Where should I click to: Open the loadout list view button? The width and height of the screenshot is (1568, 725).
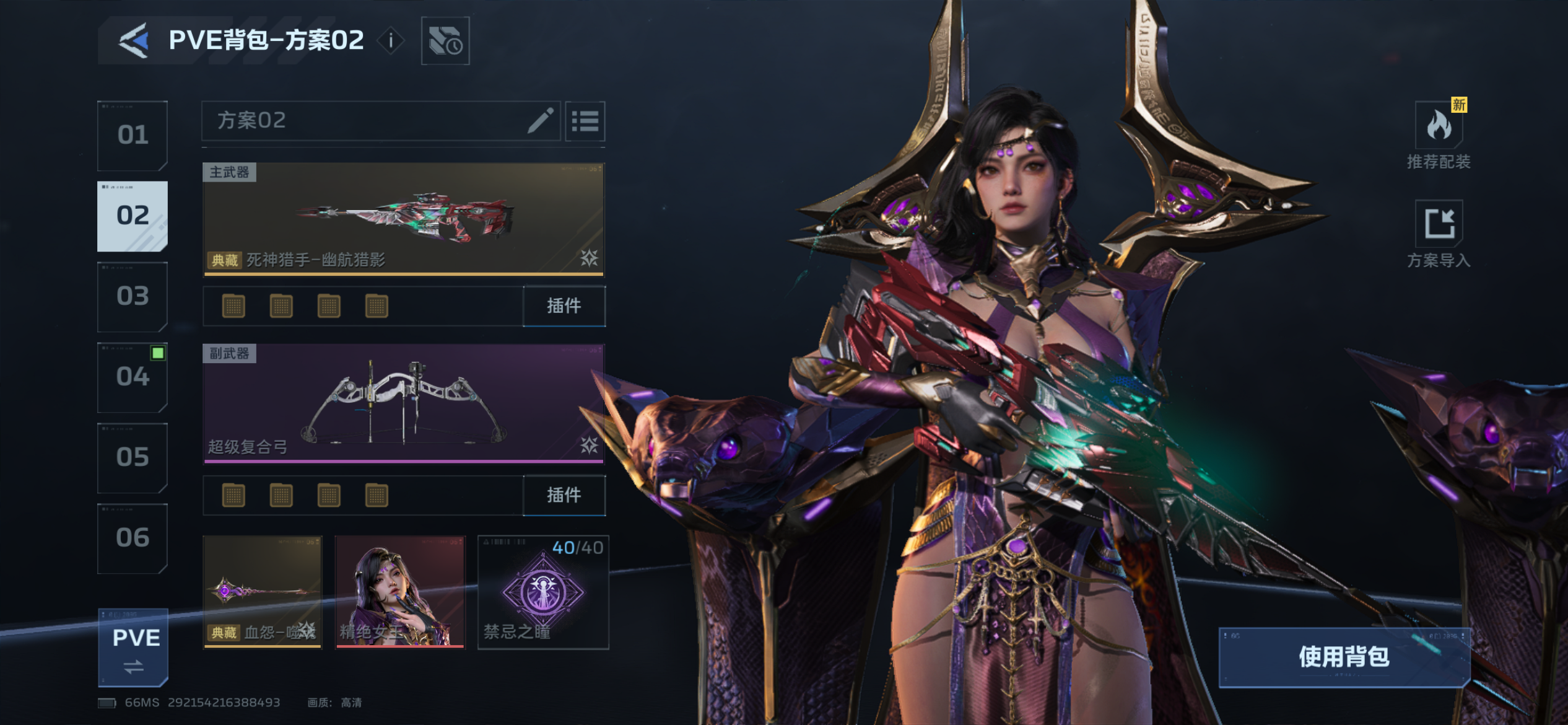pyautogui.click(x=585, y=121)
